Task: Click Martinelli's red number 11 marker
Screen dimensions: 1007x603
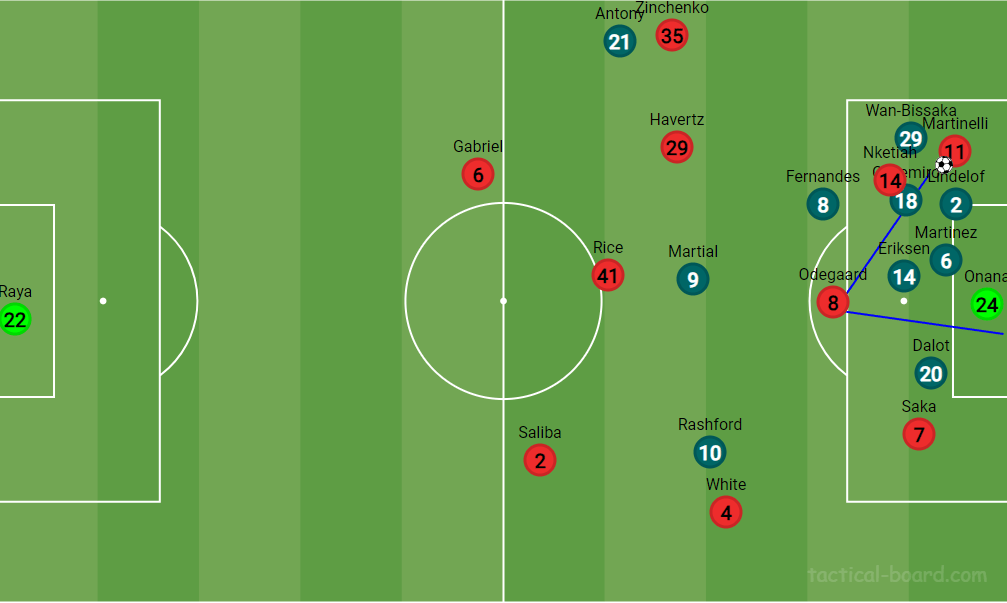Action: click(x=956, y=152)
